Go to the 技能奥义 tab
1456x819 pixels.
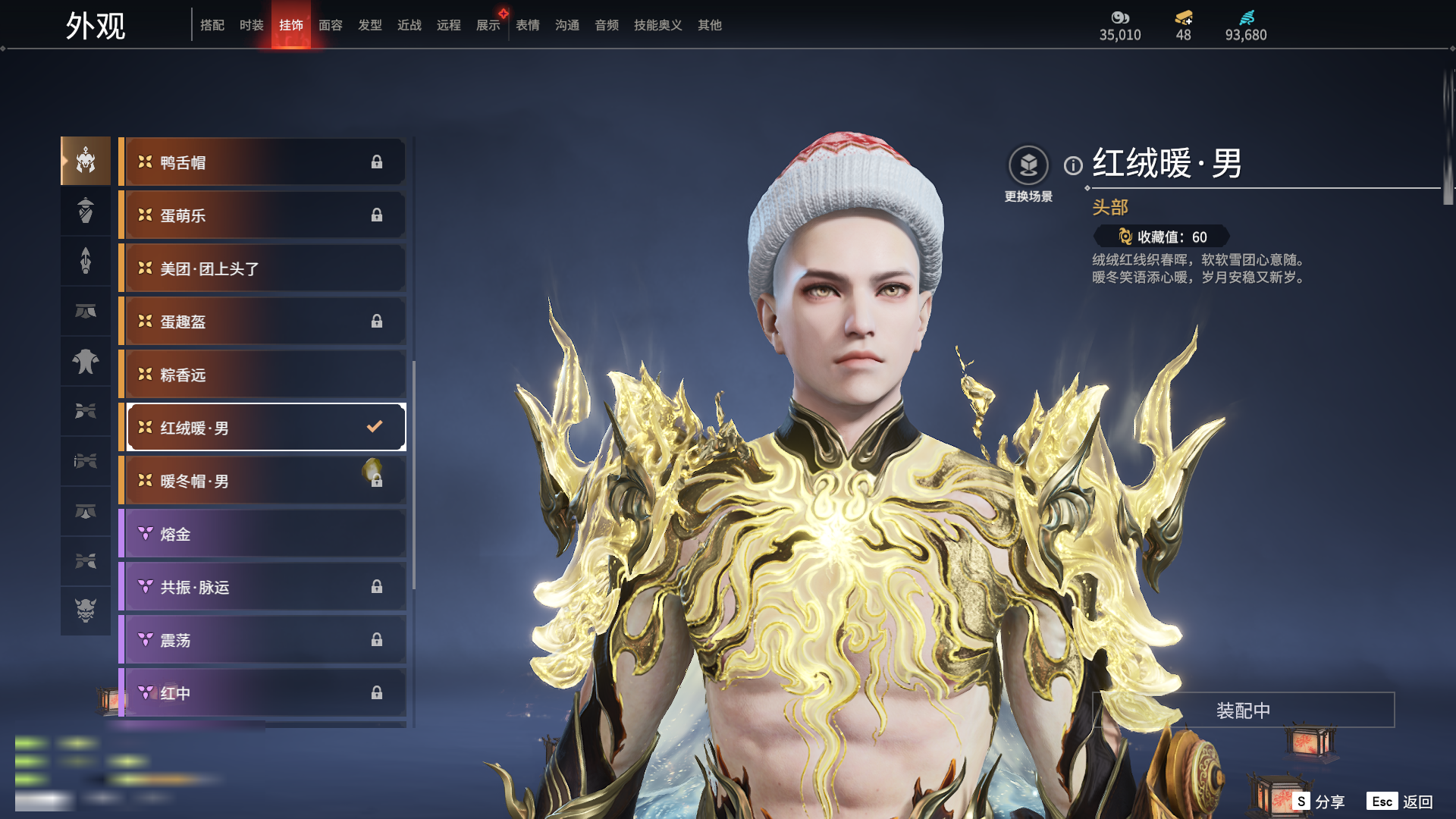657,25
